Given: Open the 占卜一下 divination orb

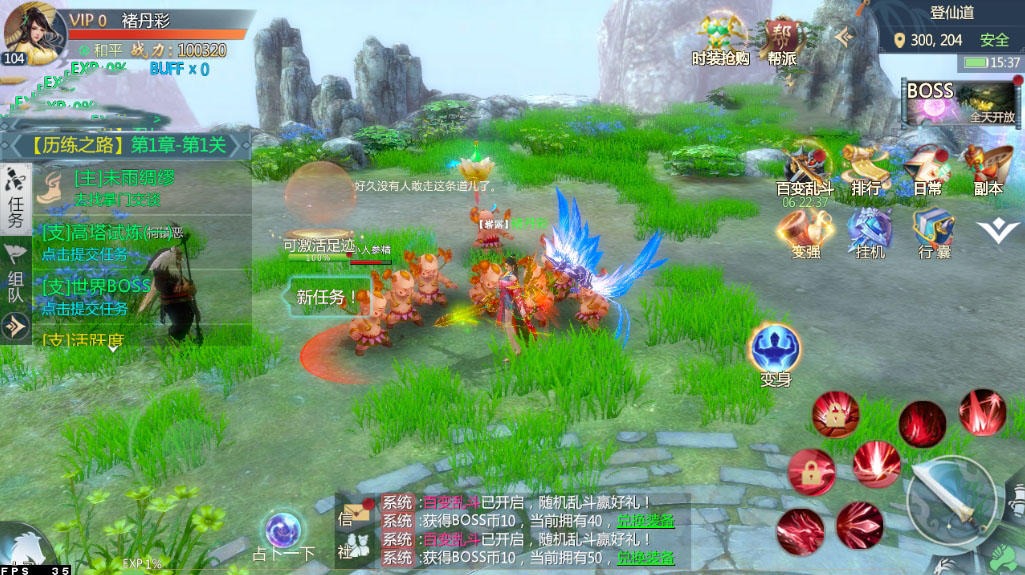Looking at the screenshot, I should (x=284, y=531).
